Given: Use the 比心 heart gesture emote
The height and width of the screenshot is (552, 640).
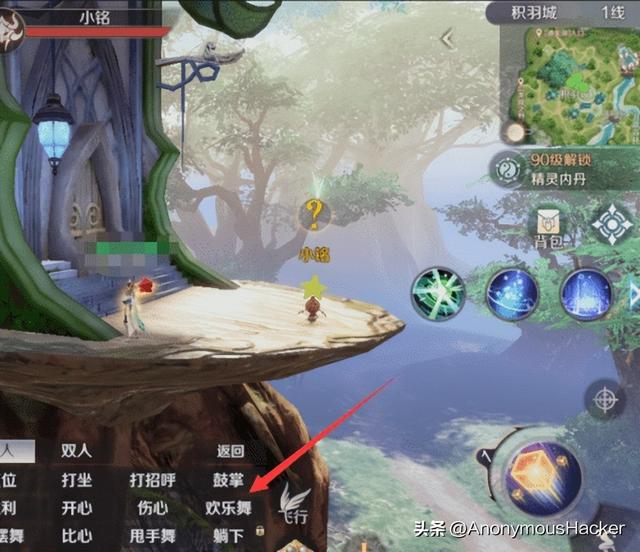Looking at the screenshot, I should [x=77, y=535].
